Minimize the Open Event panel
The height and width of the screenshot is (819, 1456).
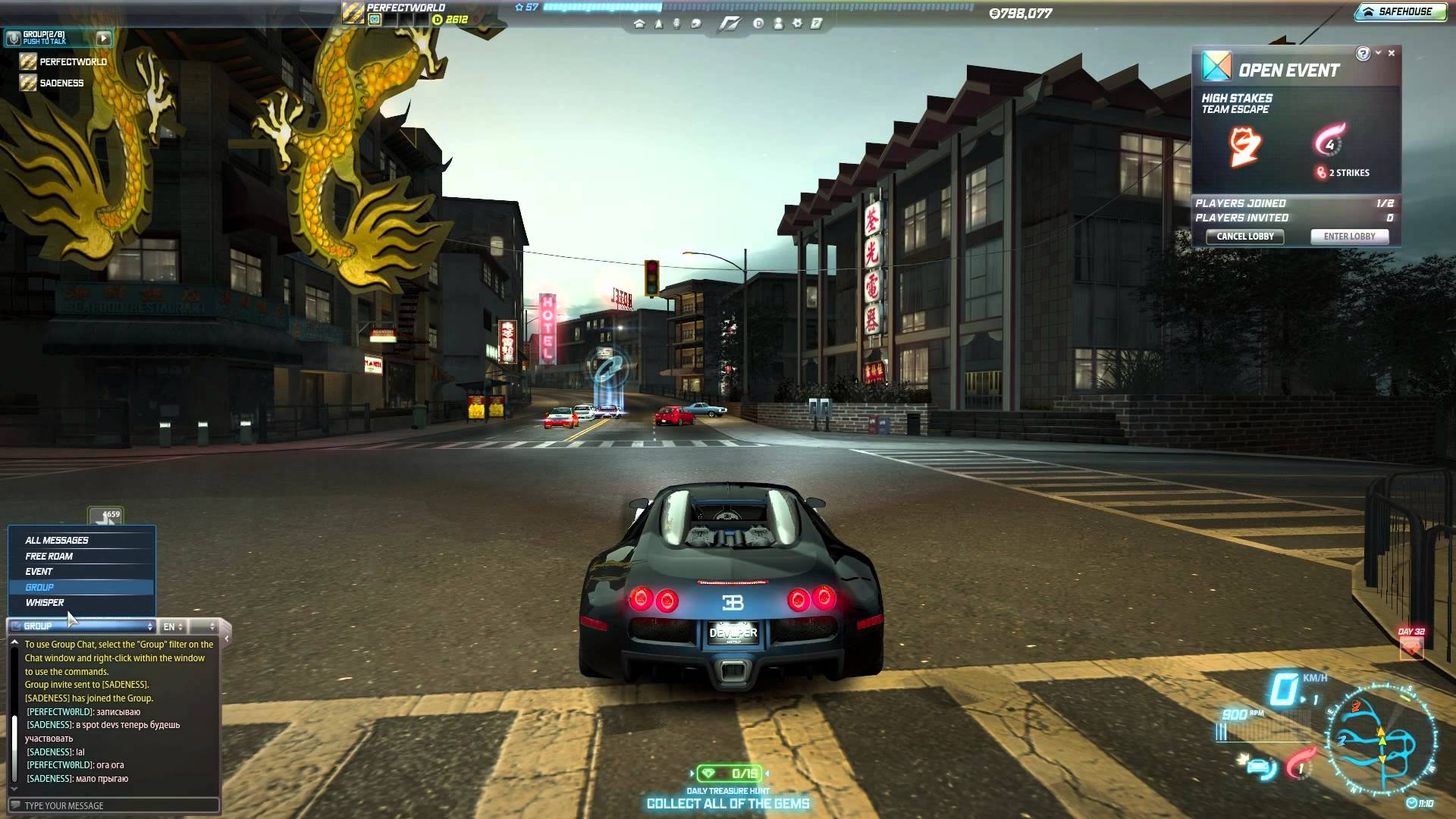1379,53
